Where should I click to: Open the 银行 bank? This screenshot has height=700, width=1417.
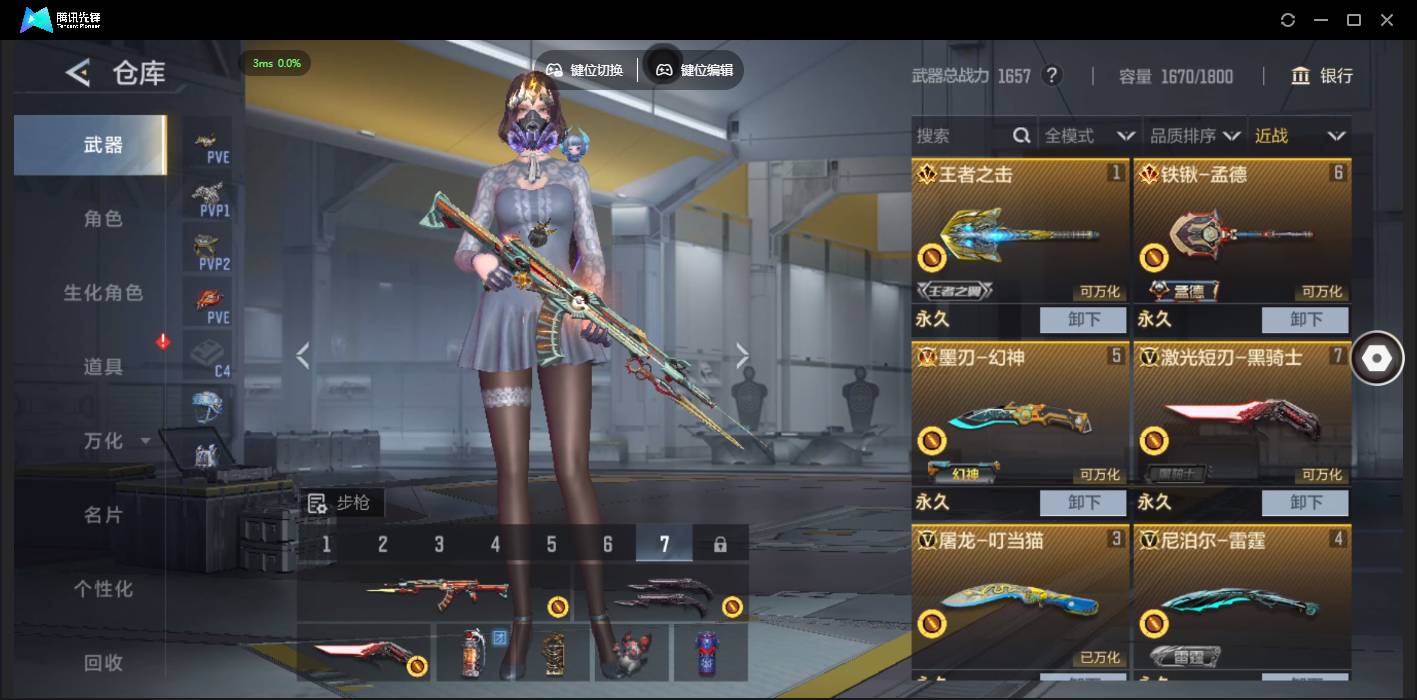click(1322, 76)
